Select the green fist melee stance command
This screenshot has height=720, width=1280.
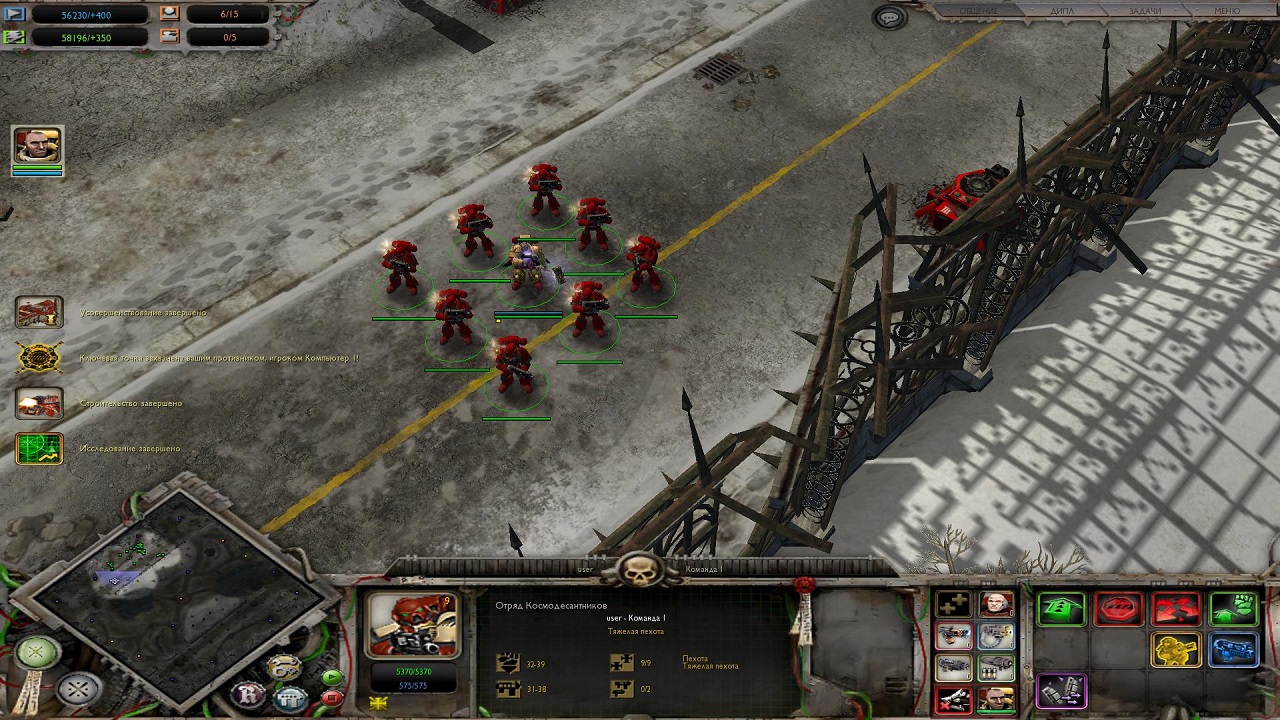[1234, 608]
